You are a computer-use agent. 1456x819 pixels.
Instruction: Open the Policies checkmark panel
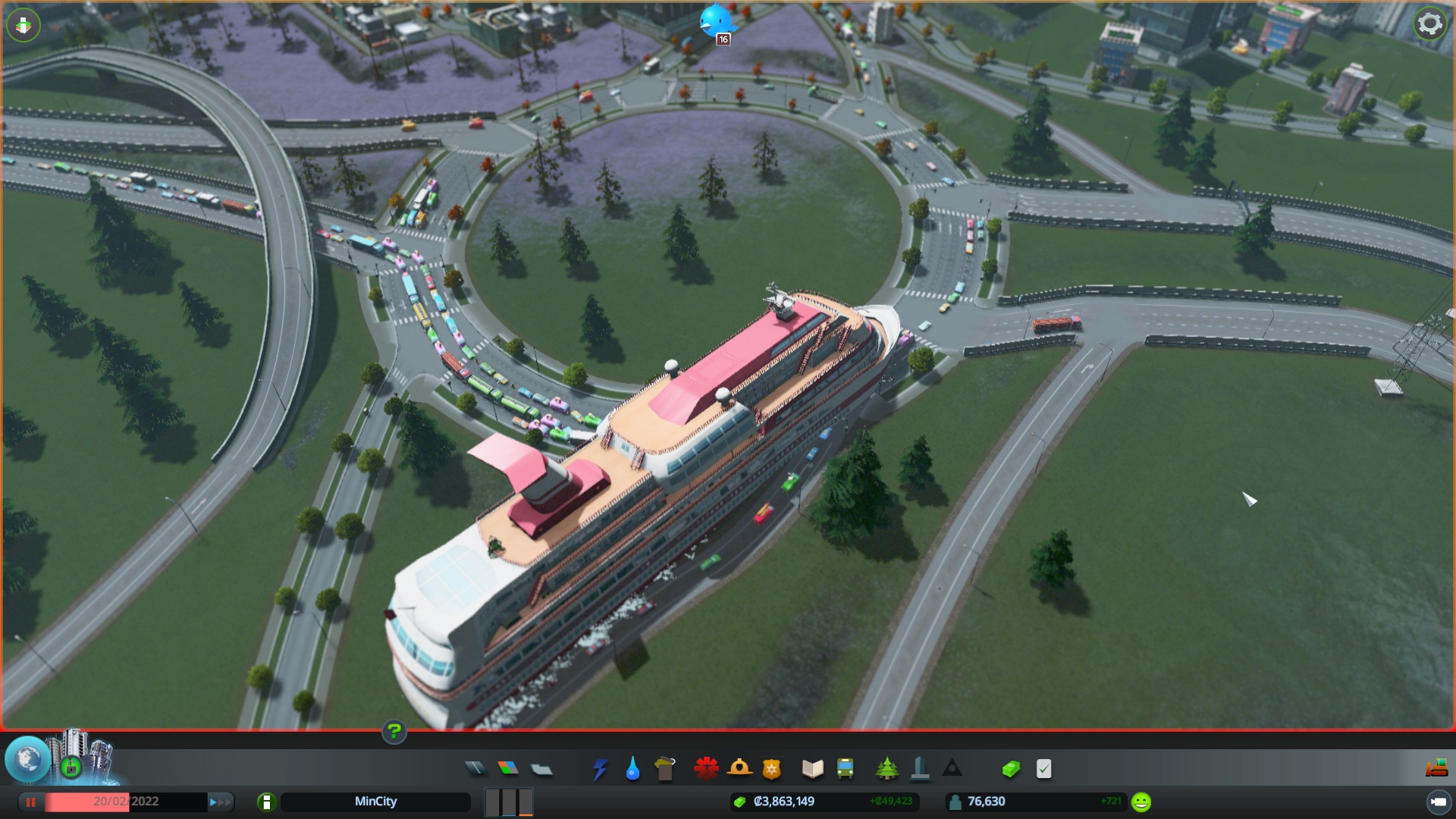pyautogui.click(x=1044, y=769)
